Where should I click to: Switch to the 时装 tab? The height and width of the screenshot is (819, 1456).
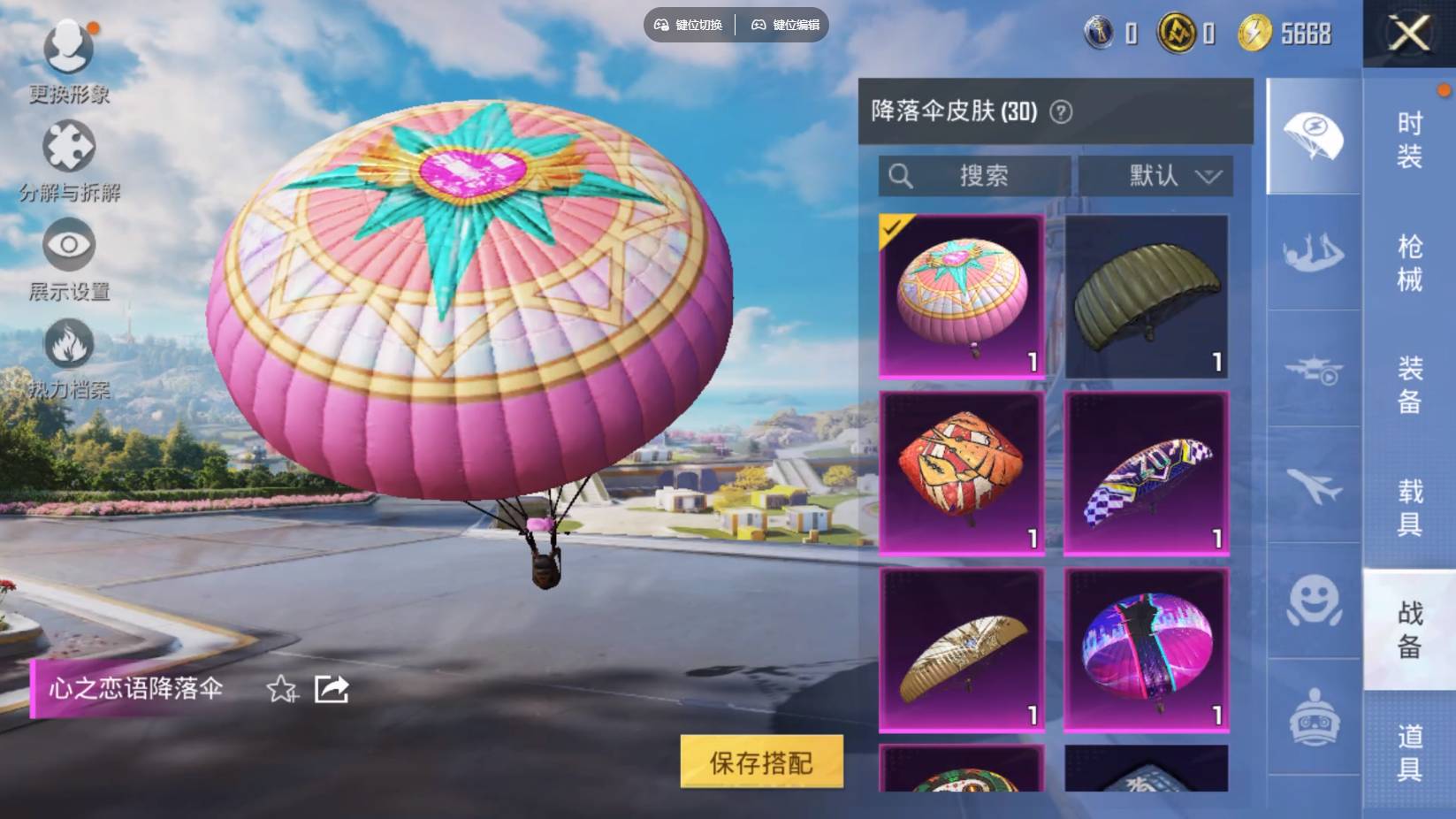tap(1407, 142)
